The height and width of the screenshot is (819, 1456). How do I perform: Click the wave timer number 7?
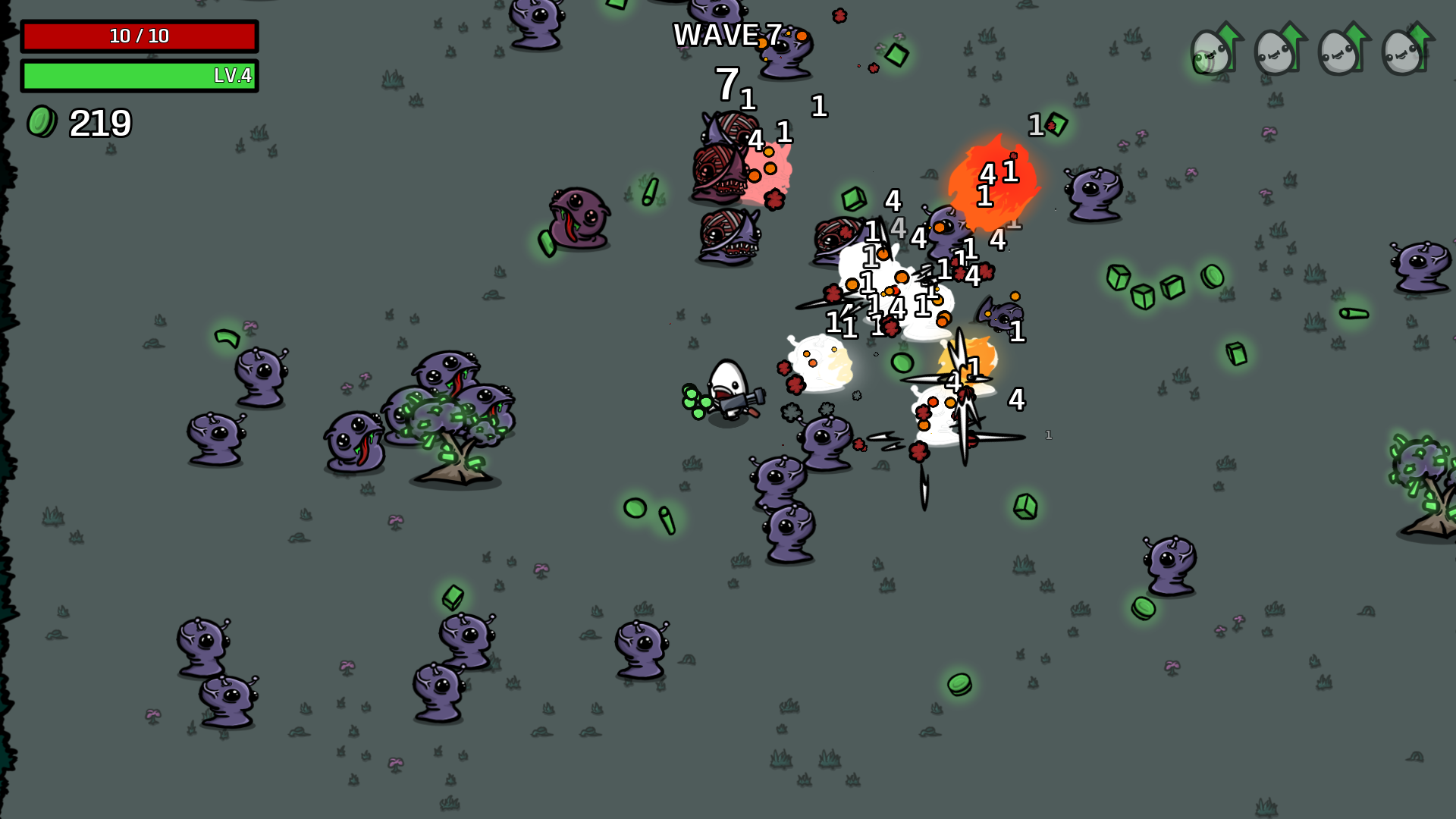tap(727, 86)
